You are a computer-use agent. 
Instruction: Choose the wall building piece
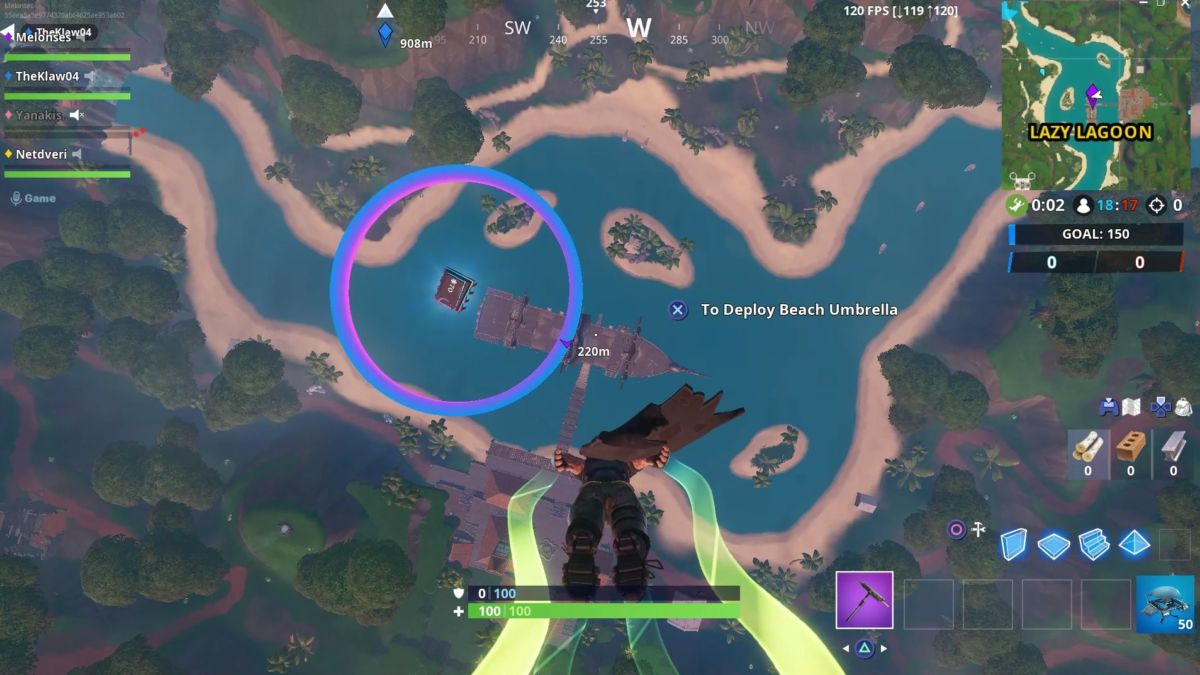click(x=1014, y=544)
